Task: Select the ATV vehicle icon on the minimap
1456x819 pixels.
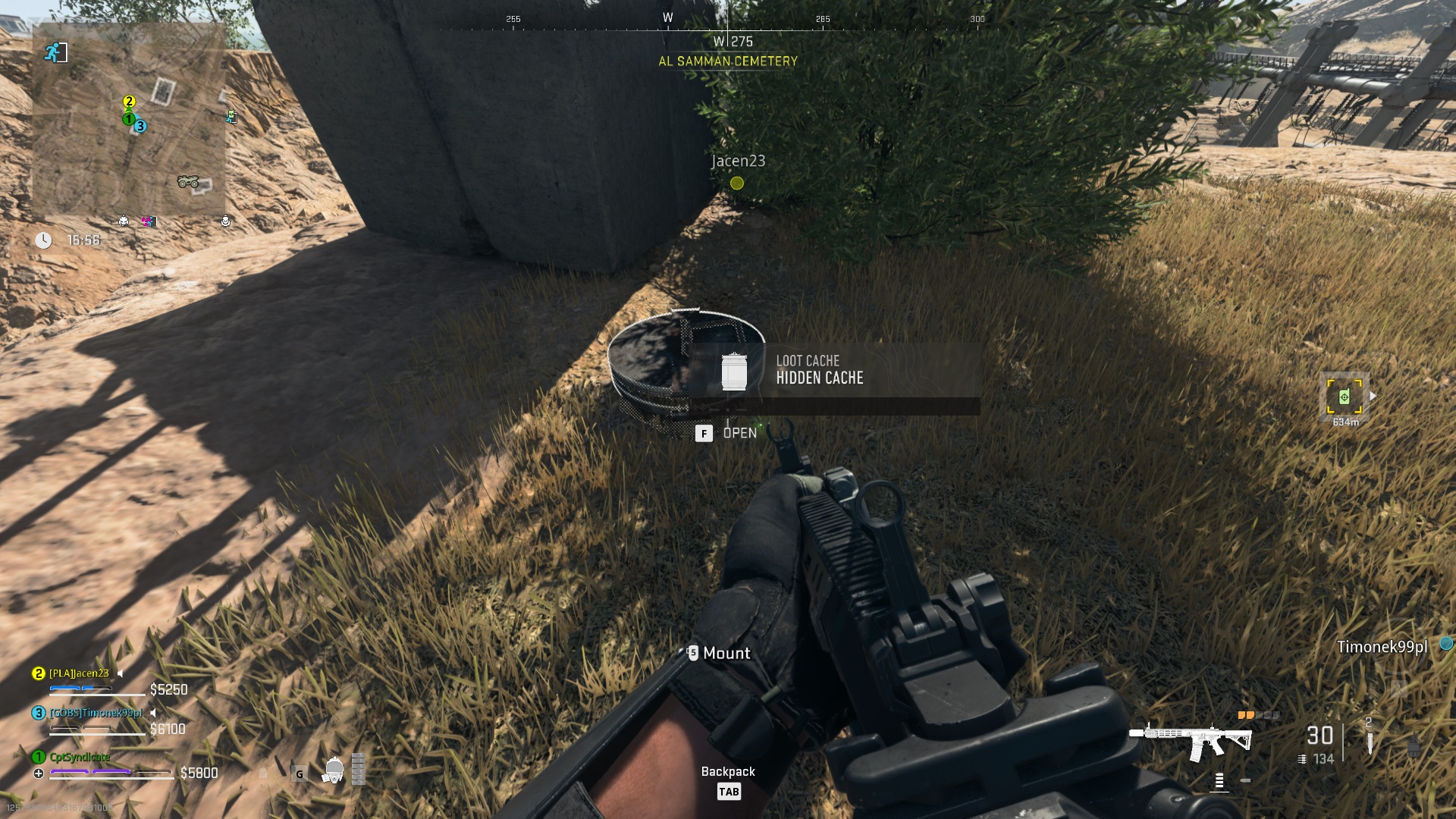Action: click(188, 182)
